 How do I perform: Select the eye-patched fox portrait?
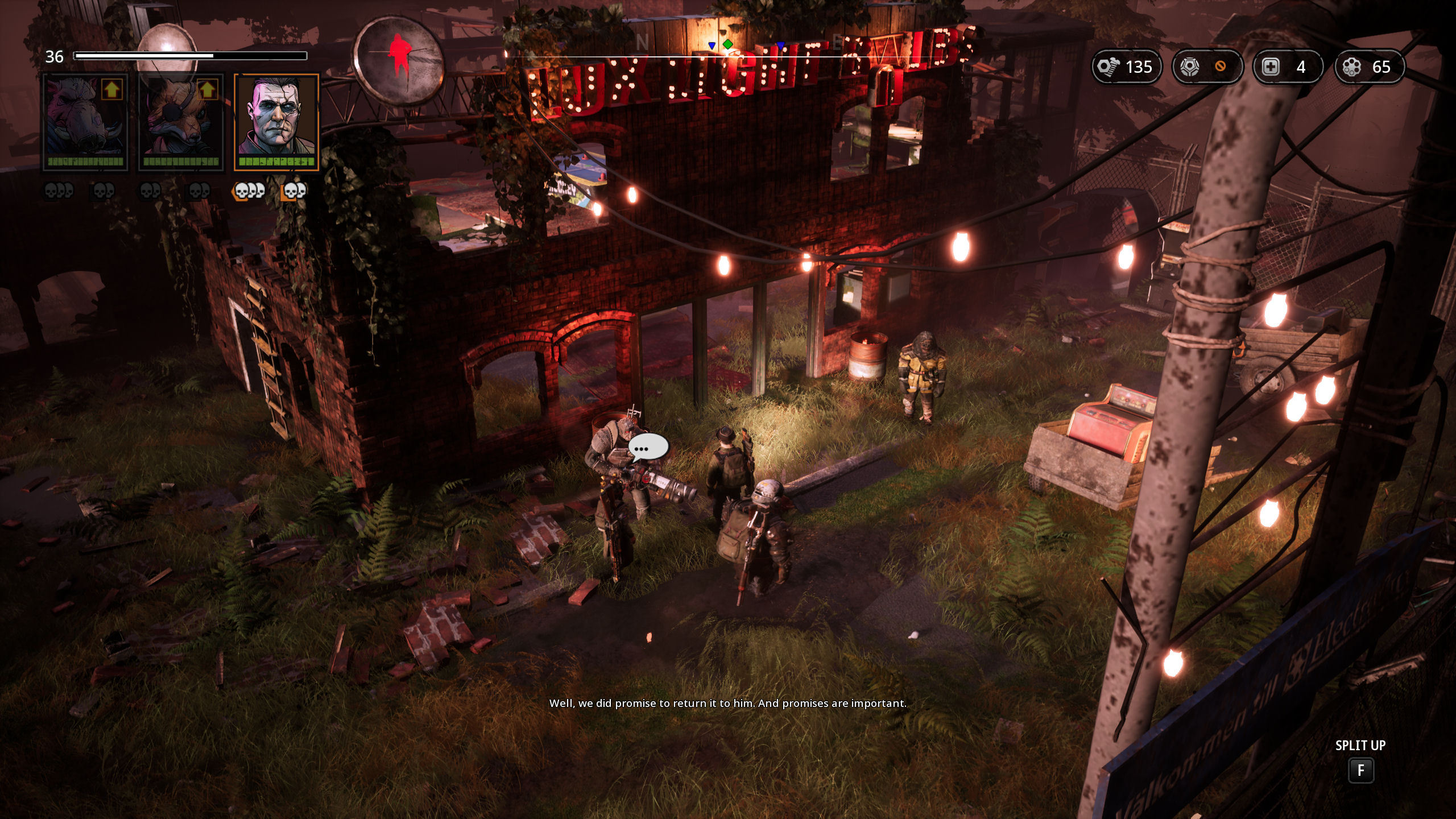point(181,122)
